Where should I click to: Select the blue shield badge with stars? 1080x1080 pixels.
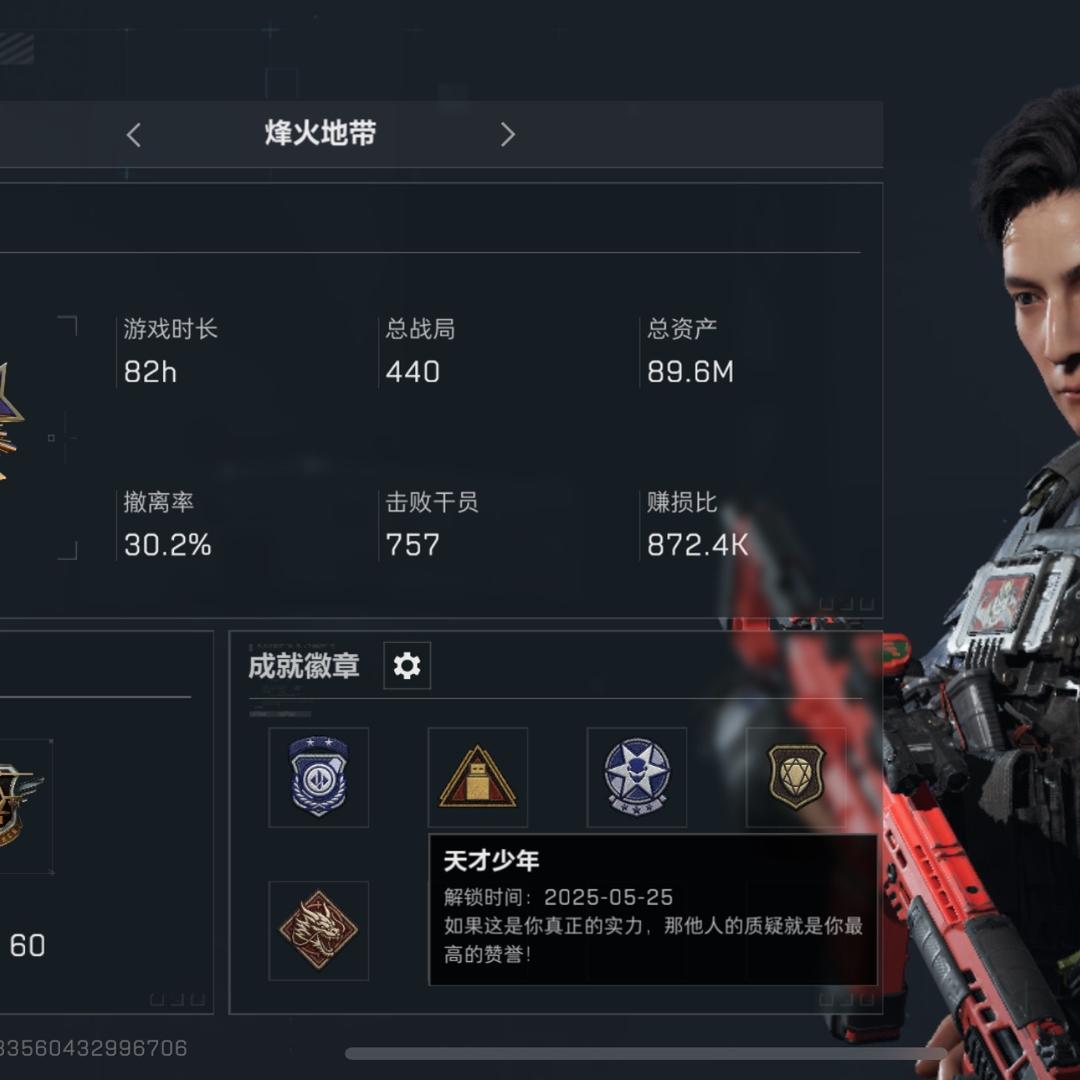coord(318,777)
